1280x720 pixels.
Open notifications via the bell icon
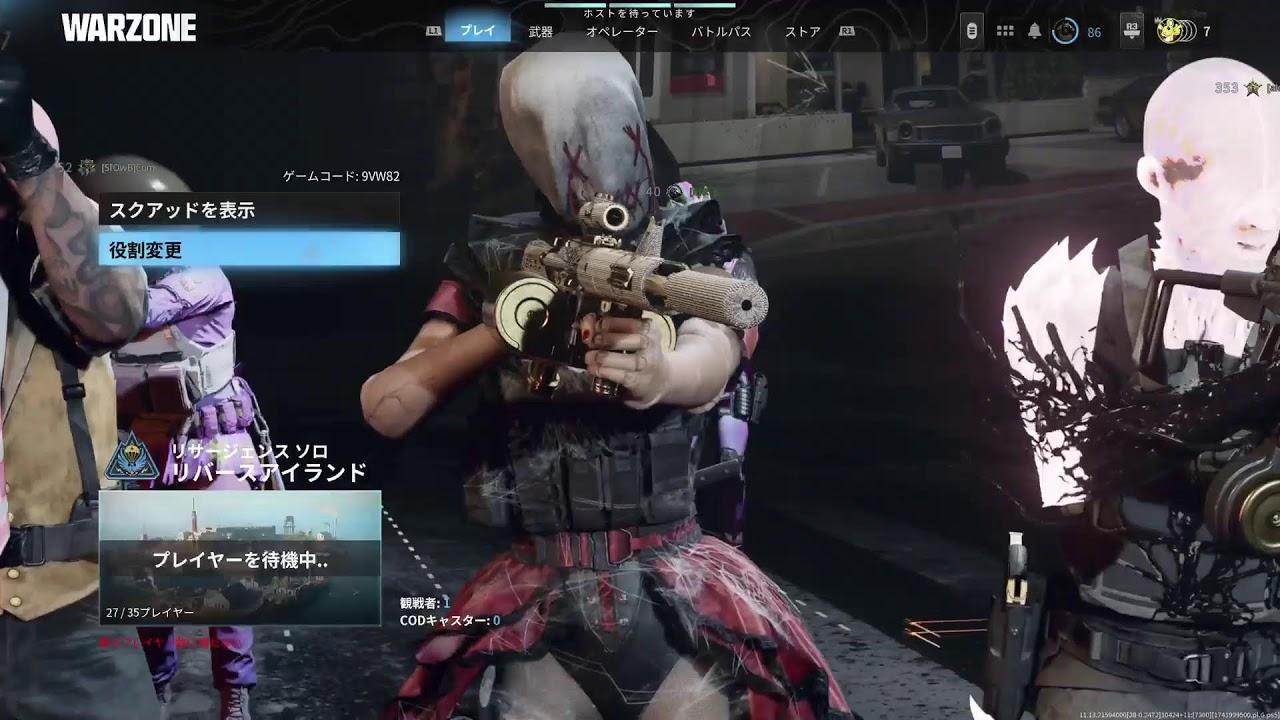pos(1034,30)
